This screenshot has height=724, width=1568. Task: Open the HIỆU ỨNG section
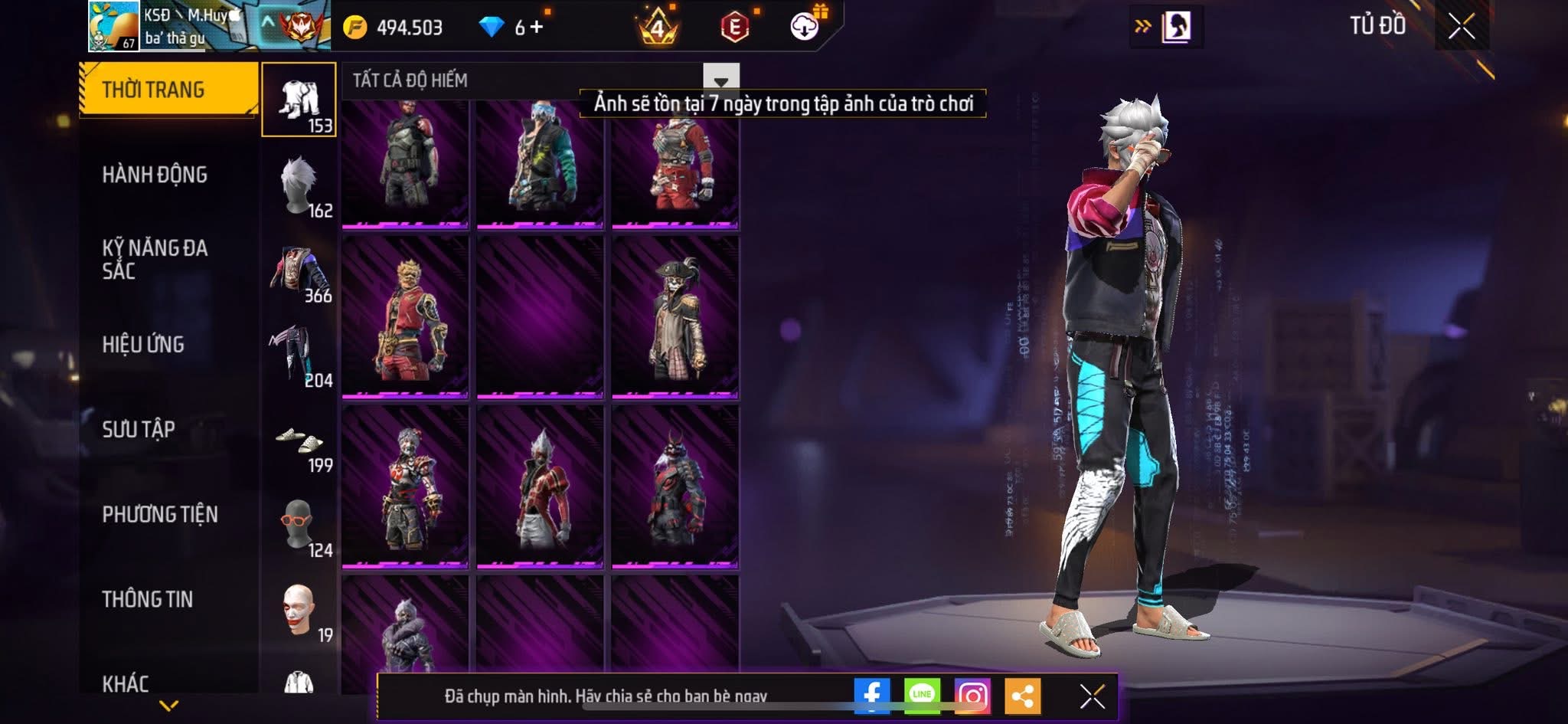pyautogui.click(x=143, y=345)
